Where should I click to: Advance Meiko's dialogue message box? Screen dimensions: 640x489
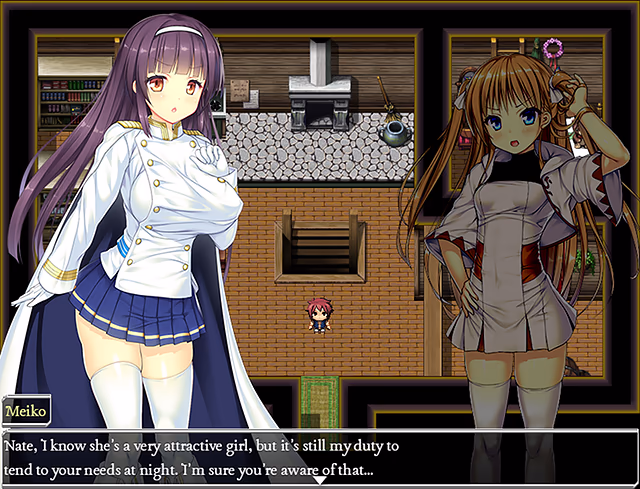[319, 455]
